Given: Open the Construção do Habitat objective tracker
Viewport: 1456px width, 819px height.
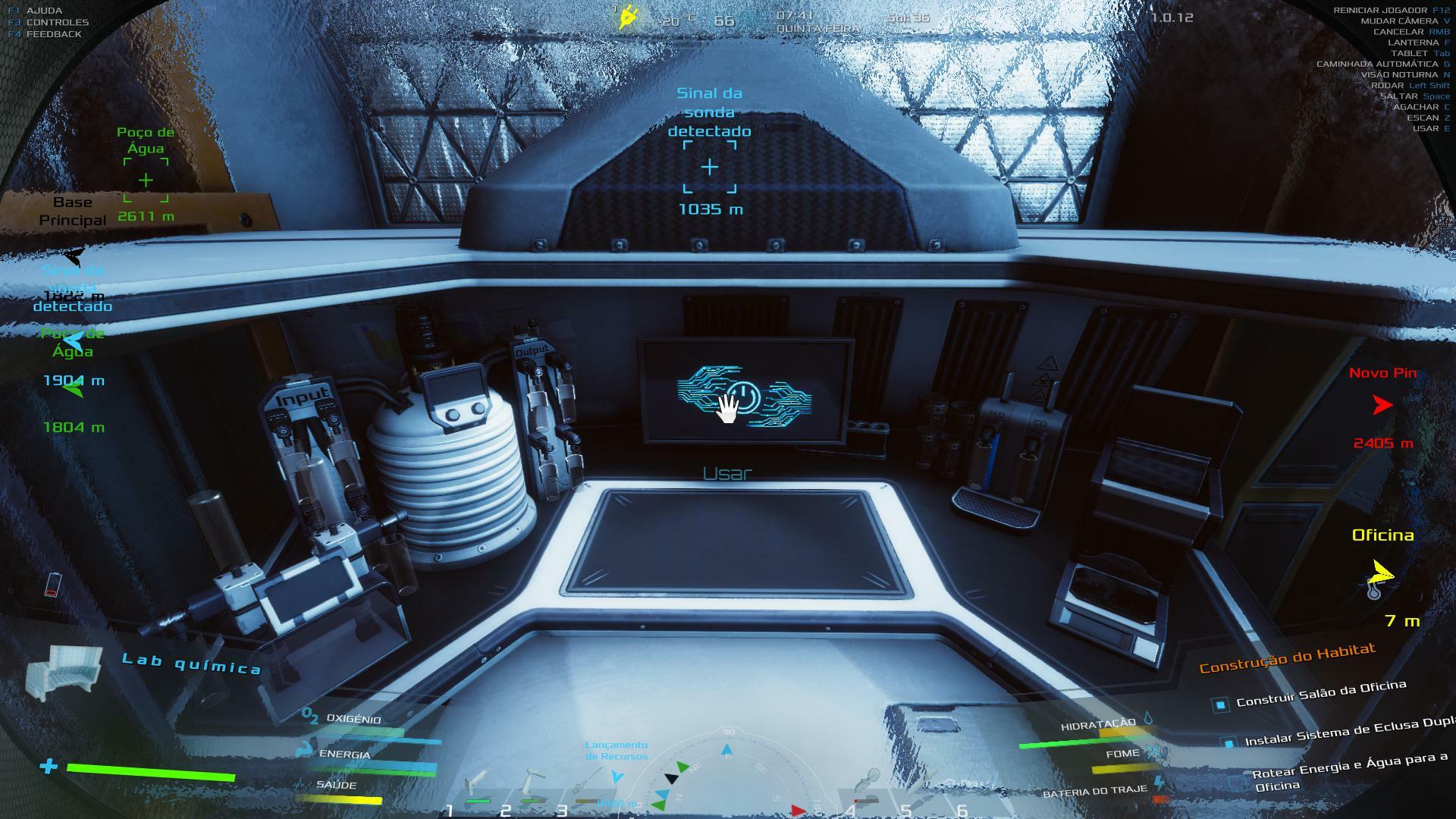Looking at the screenshot, I should pos(1287,658).
